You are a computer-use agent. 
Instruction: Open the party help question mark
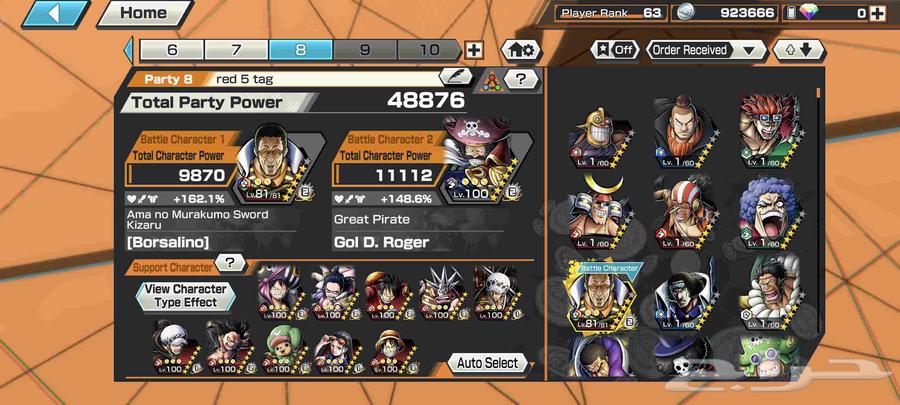(520, 78)
